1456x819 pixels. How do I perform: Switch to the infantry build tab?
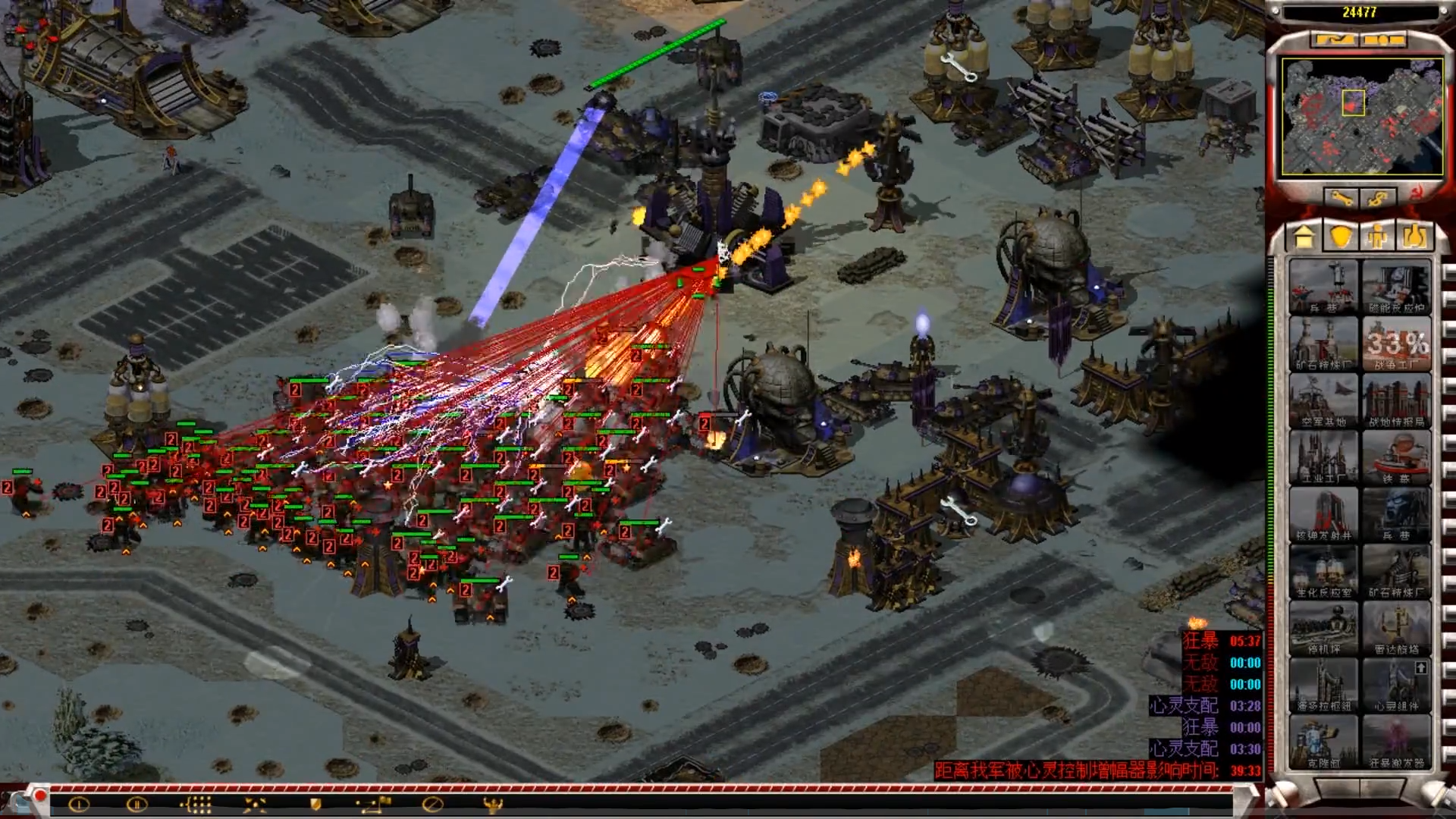click(x=1377, y=237)
